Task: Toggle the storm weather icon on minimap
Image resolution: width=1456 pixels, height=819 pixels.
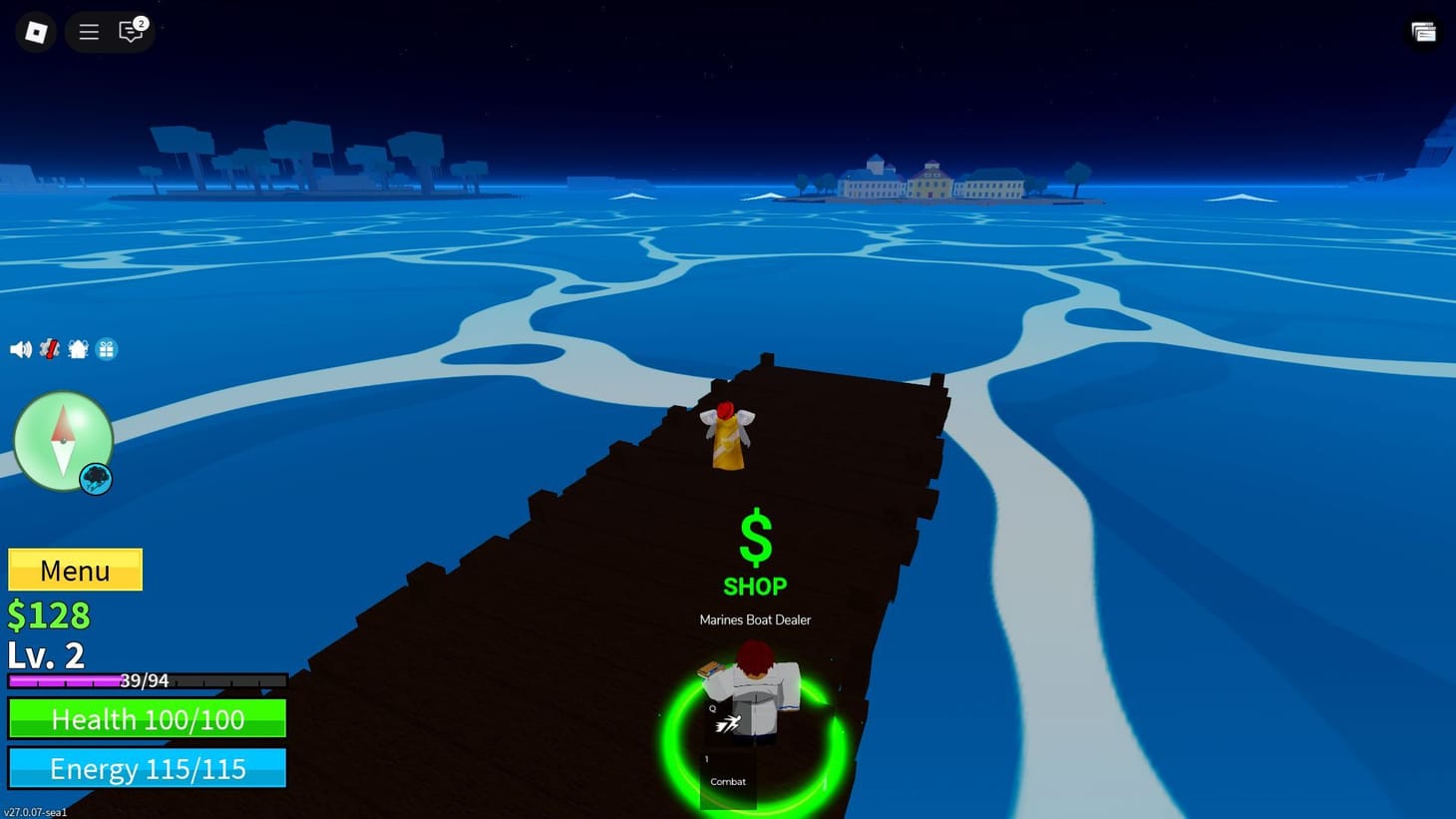Action: 95,479
